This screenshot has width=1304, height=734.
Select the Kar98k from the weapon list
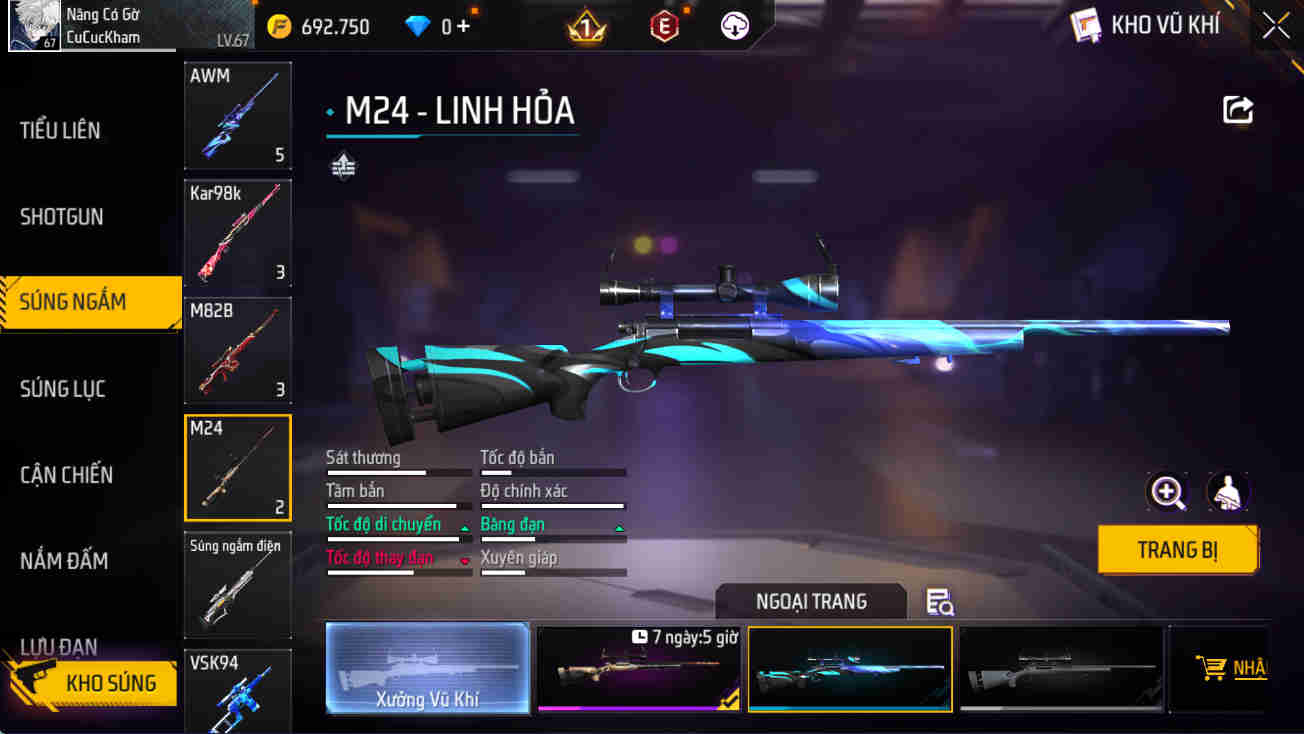coord(237,234)
